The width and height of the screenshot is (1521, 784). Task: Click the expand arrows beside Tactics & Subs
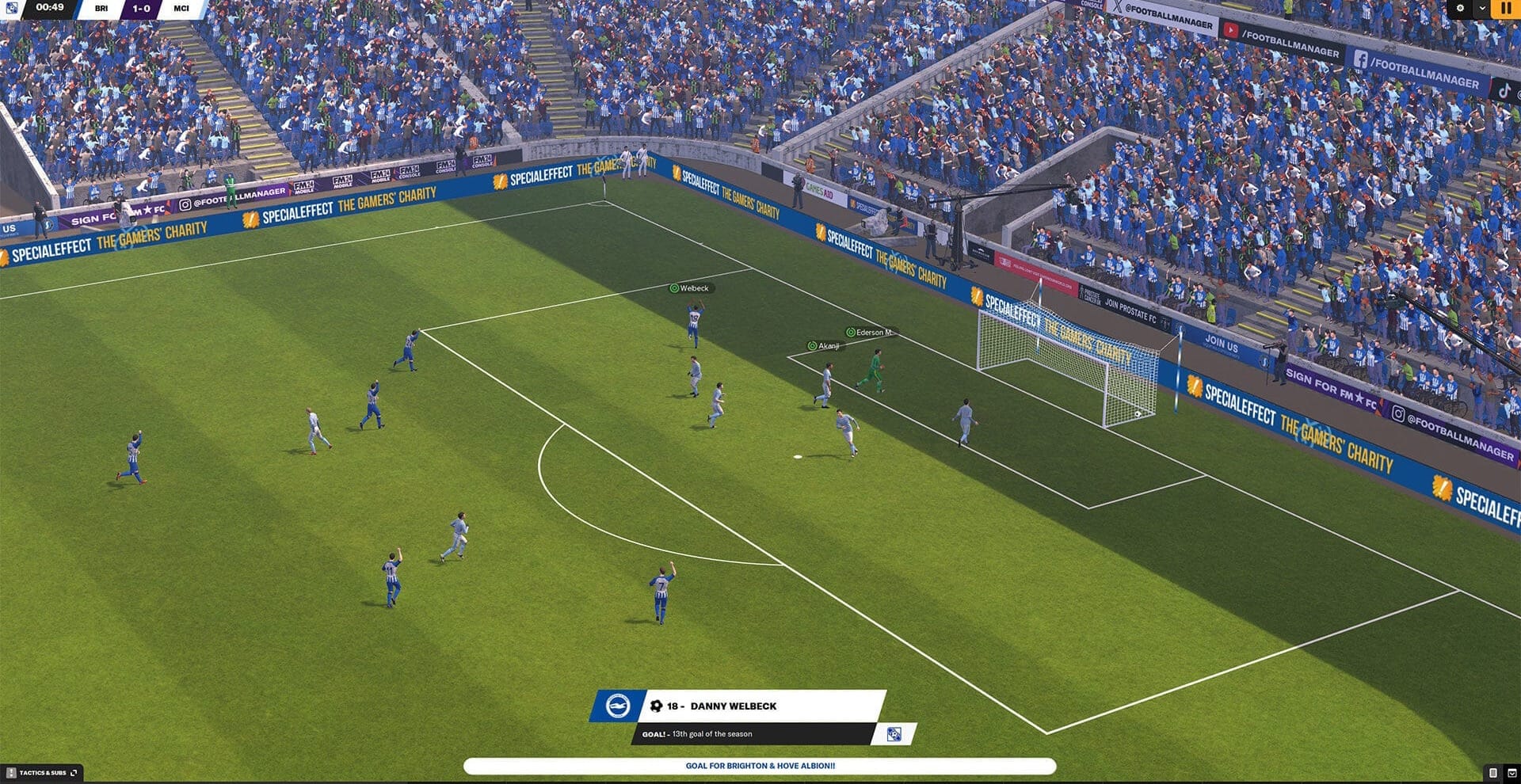[x=74, y=772]
